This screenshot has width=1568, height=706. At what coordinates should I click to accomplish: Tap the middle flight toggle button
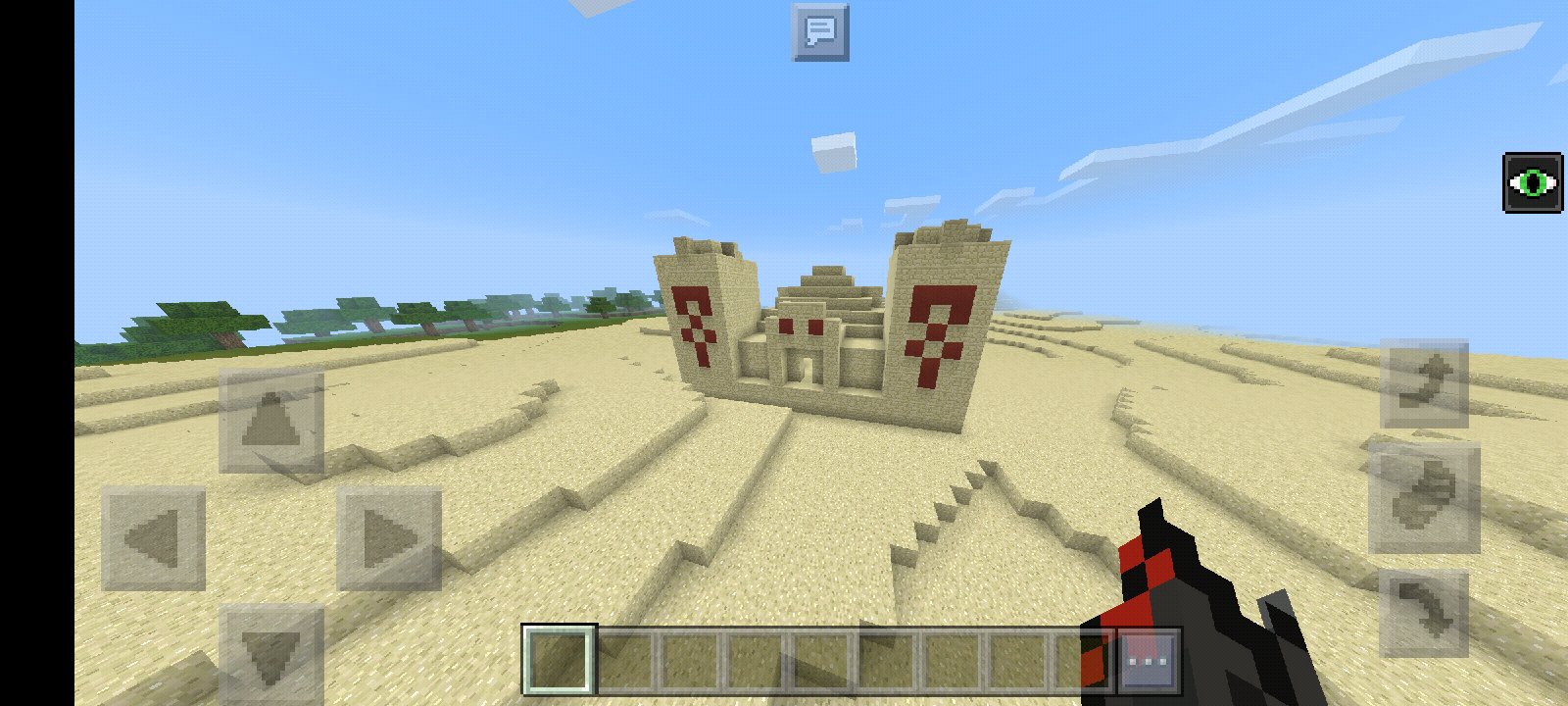[x=1424, y=498]
